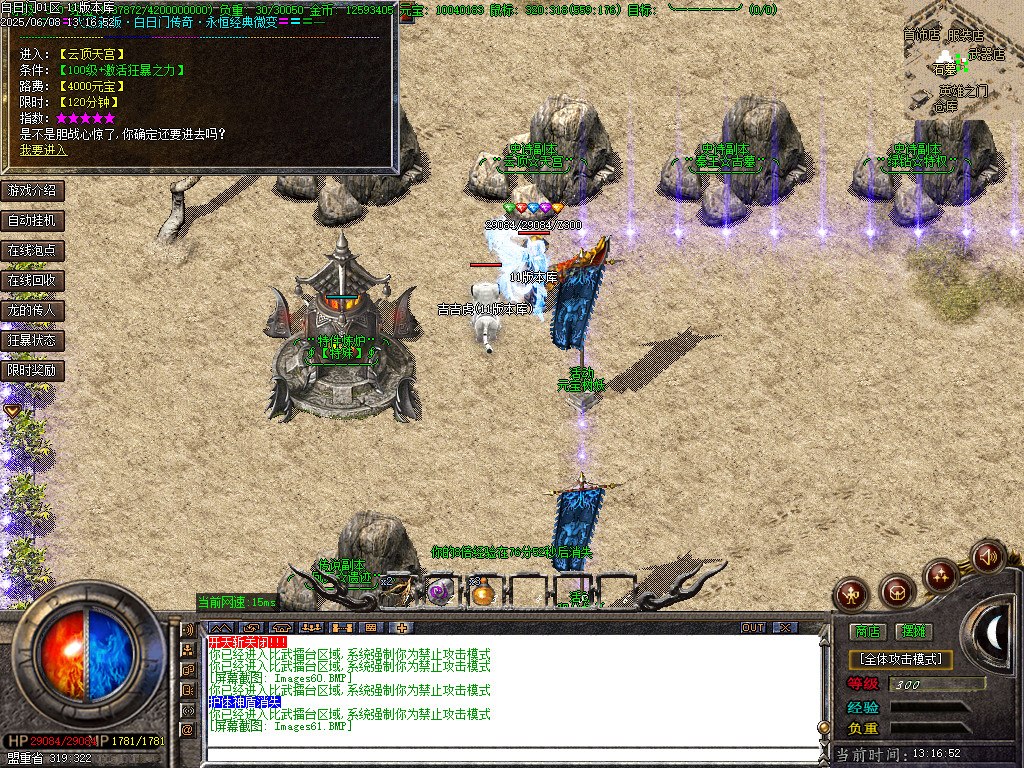Use the orange potion in the hotbar
1024x768 pixels.
point(484,593)
